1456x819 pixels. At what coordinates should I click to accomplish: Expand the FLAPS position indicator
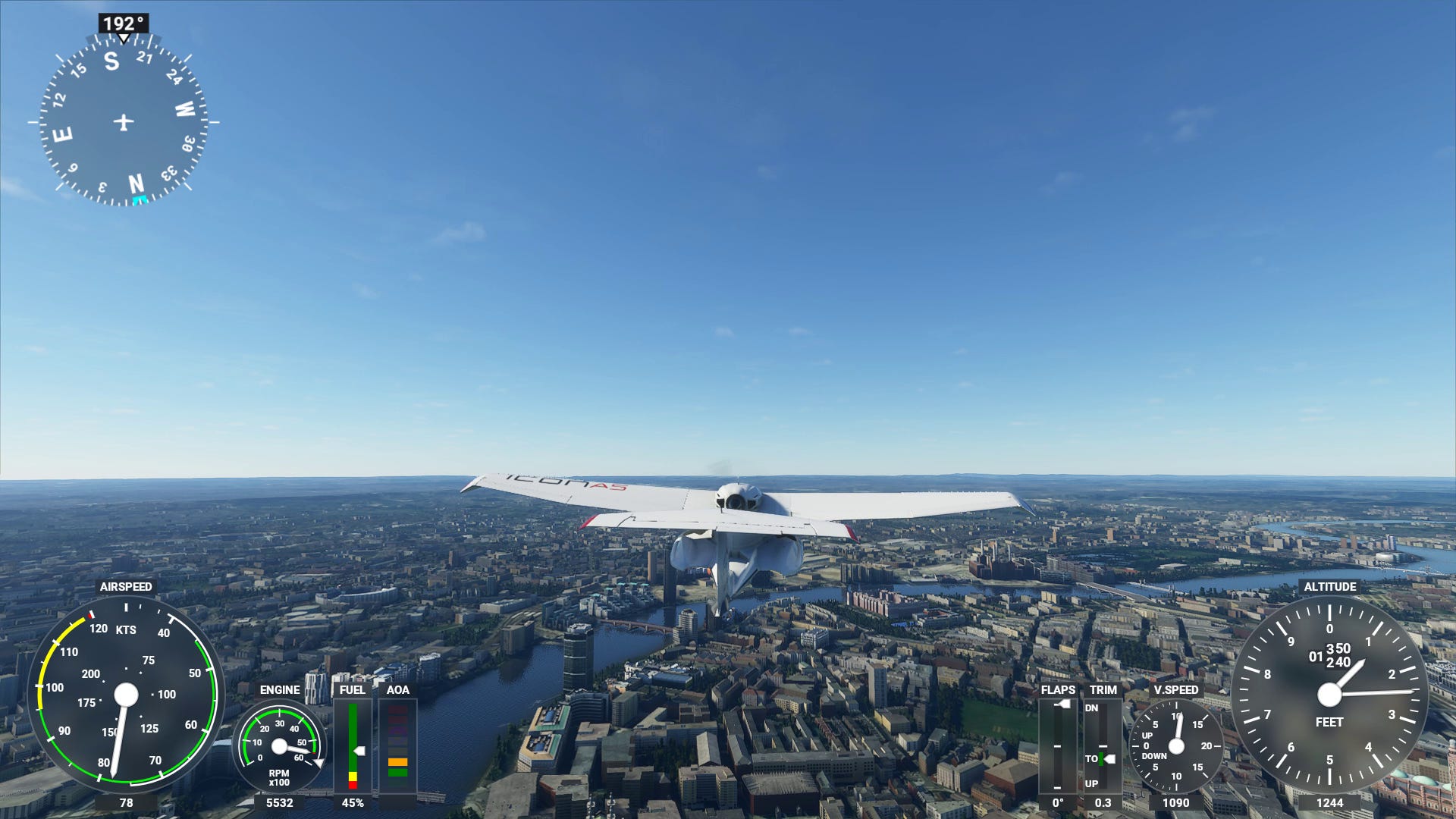coord(1057,747)
